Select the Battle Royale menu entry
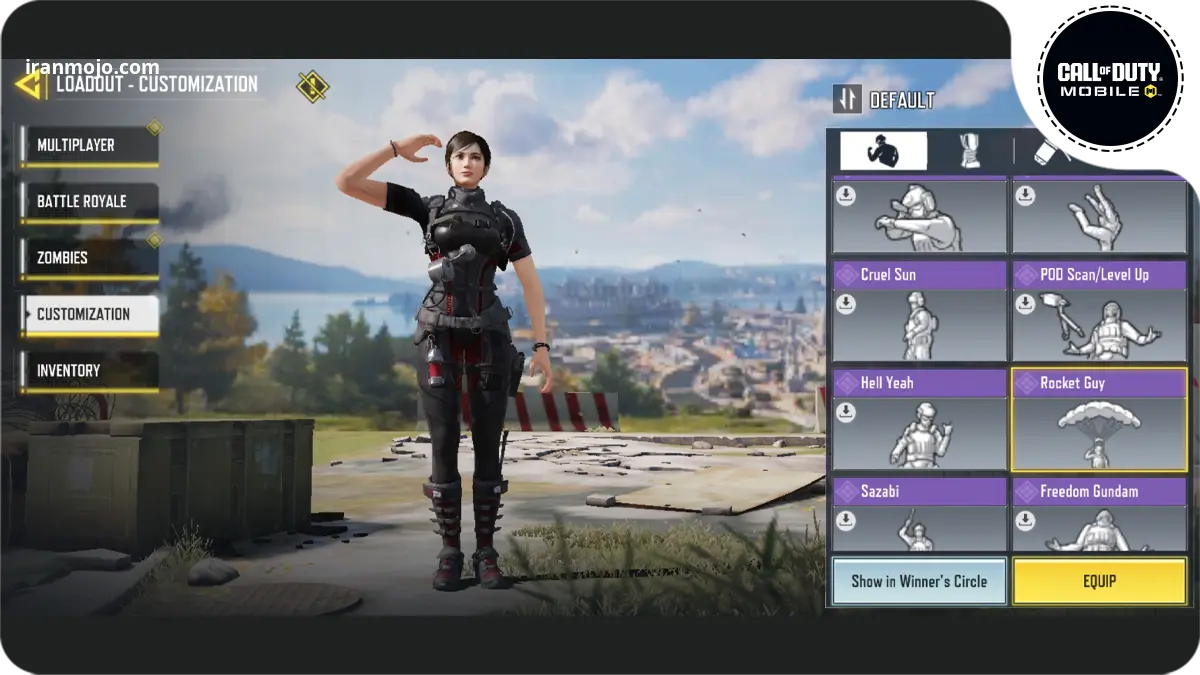Screen dimensions: 1200x675 [x=89, y=202]
